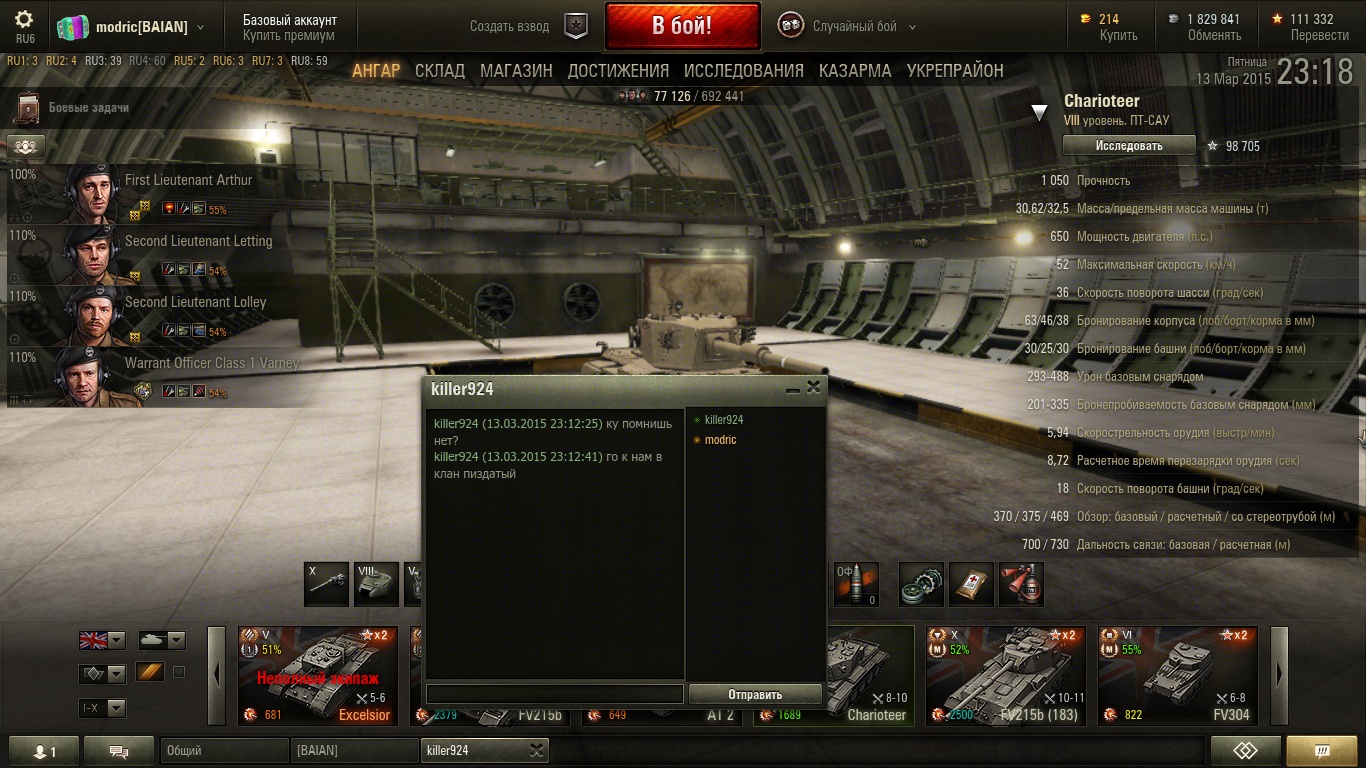Minimize the killer924 chat window
The height and width of the screenshot is (768, 1366).
(793, 389)
